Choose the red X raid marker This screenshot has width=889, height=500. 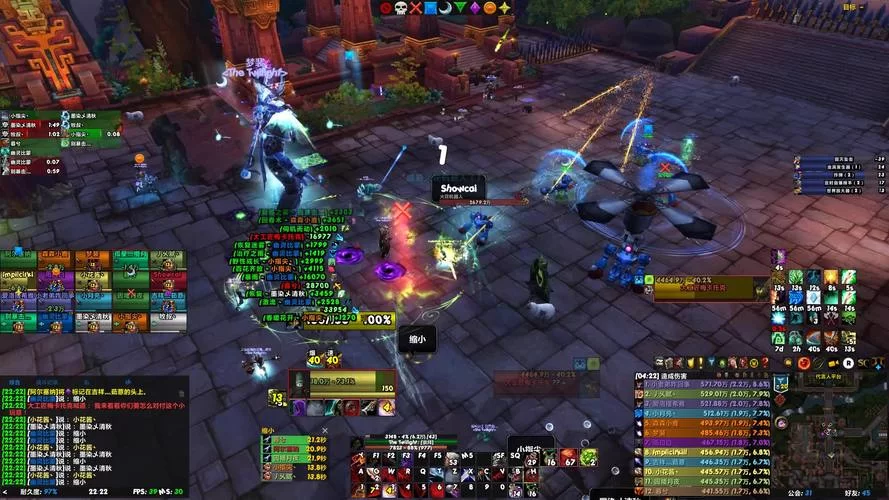coord(415,7)
